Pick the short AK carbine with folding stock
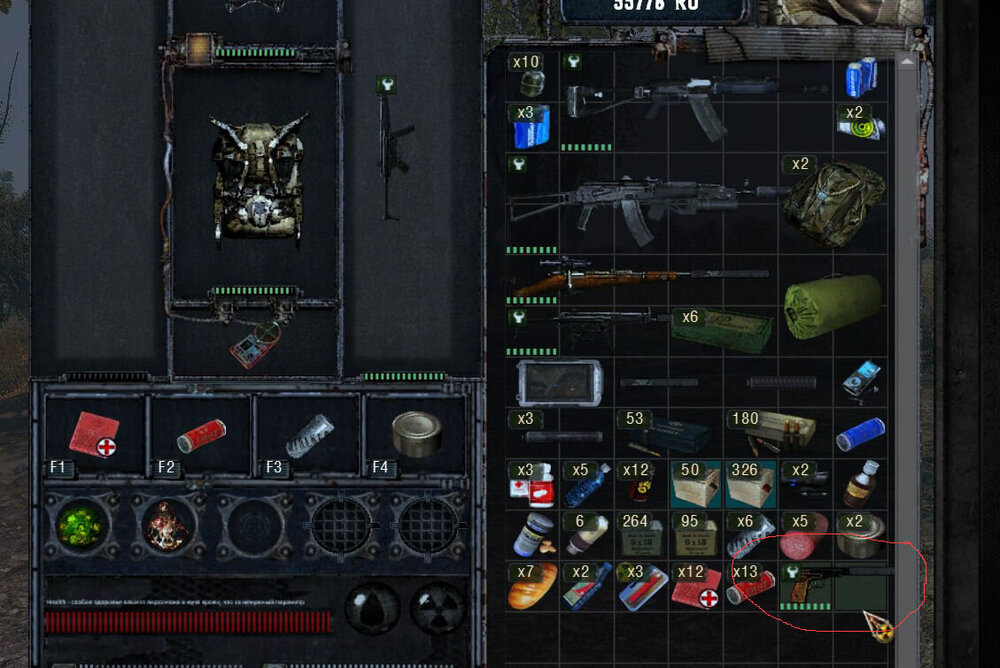The image size is (1000, 668). (665, 102)
